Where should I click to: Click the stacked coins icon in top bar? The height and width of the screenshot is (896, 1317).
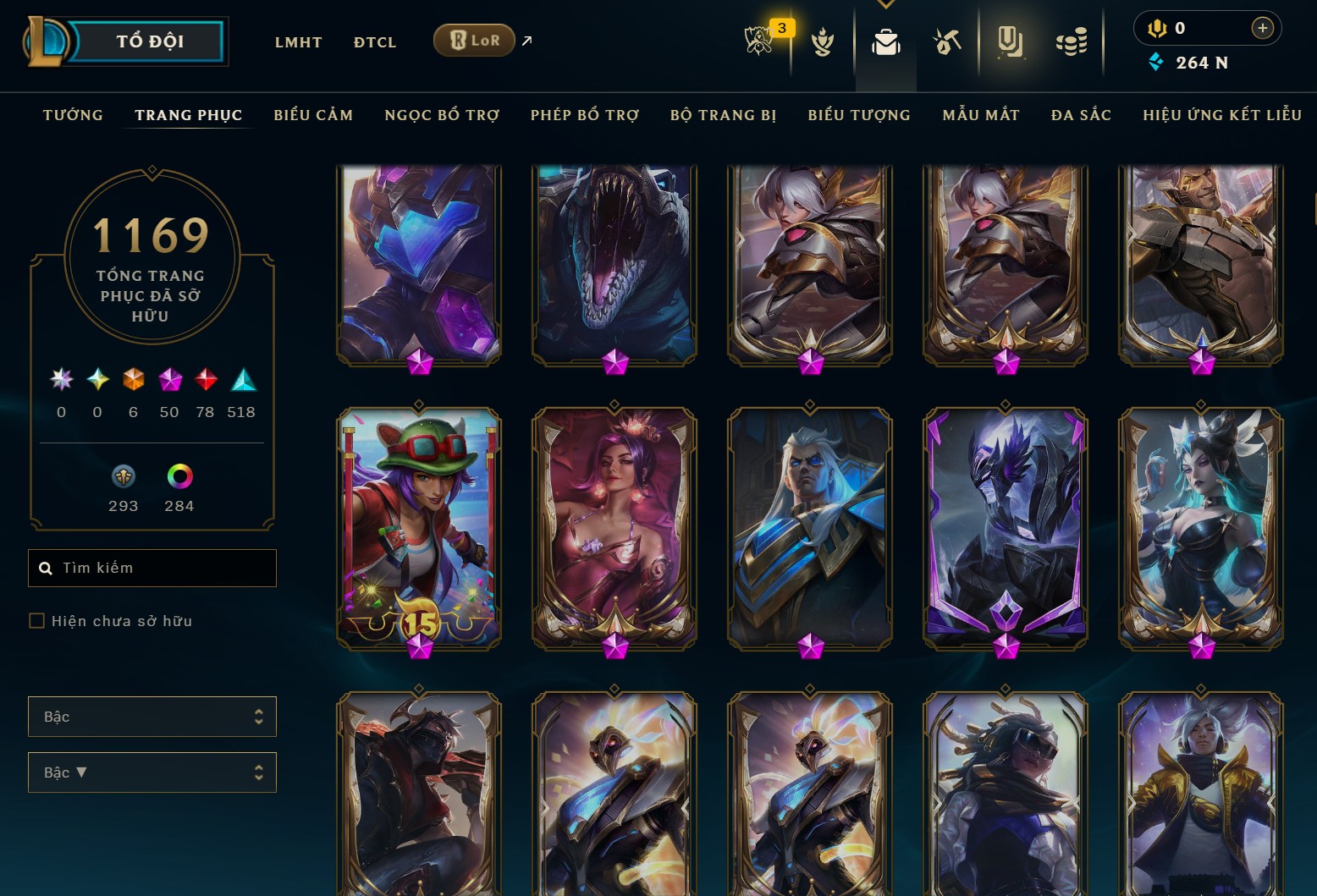(x=1071, y=41)
